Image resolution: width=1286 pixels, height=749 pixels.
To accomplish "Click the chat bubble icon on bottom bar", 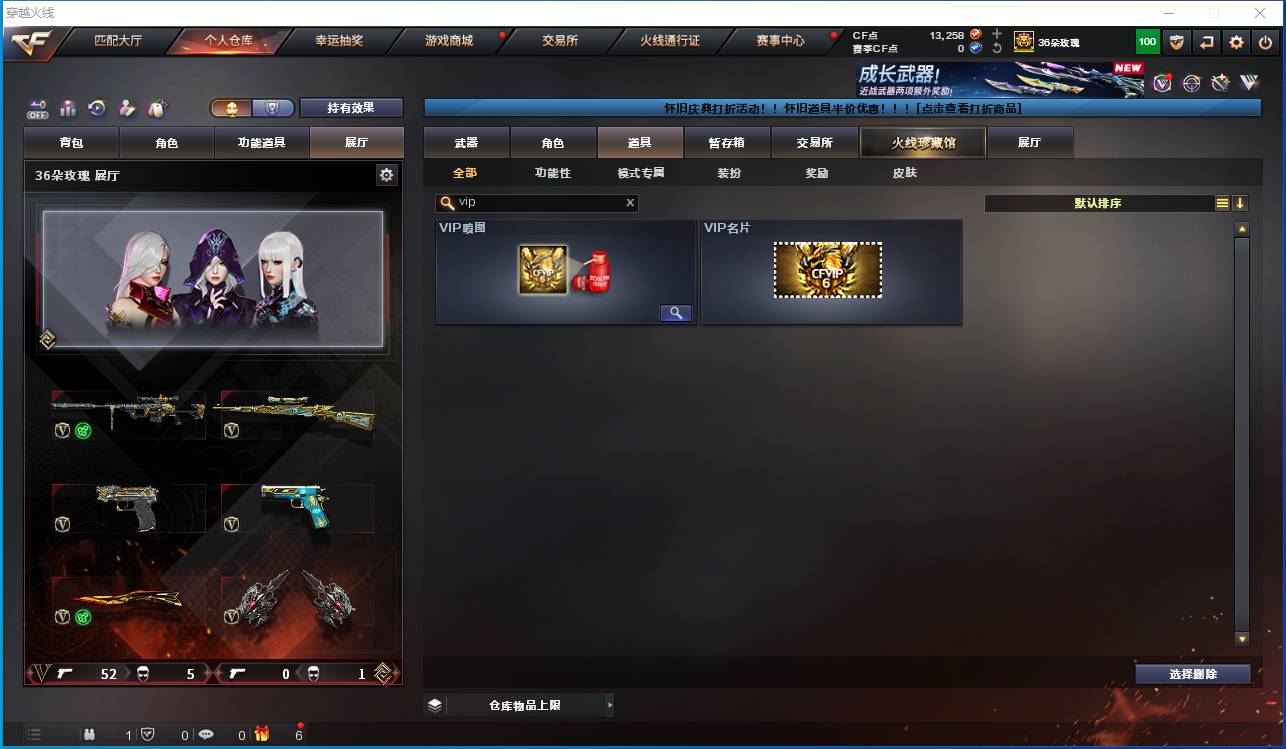I will [x=205, y=734].
